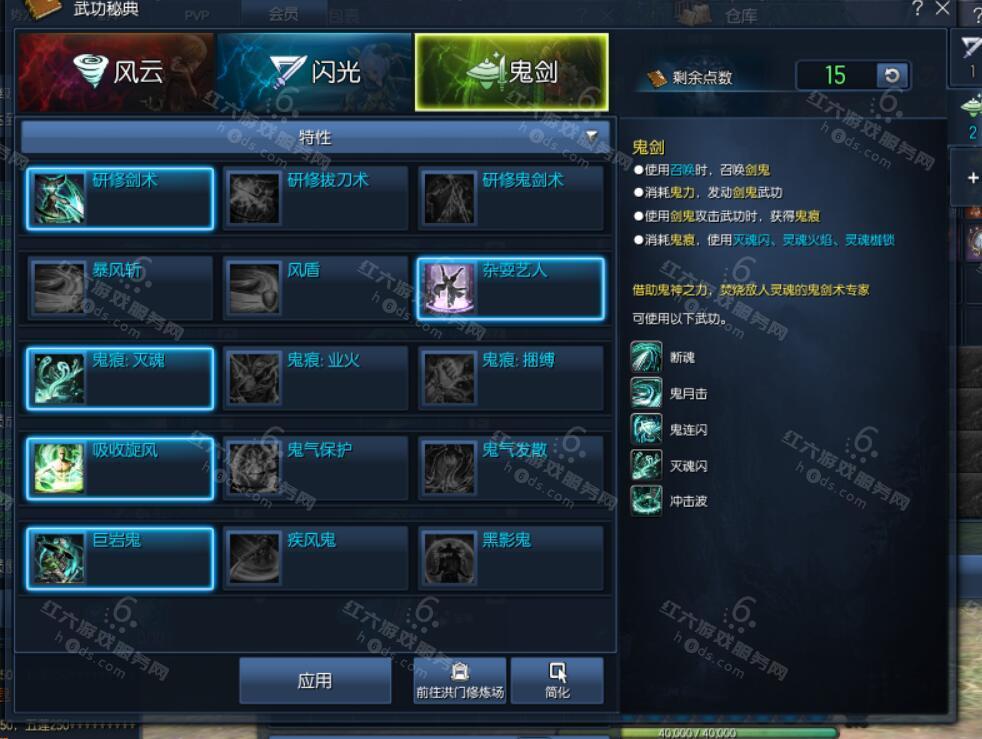Open the 鬼剑 specialization tab

point(511,72)
